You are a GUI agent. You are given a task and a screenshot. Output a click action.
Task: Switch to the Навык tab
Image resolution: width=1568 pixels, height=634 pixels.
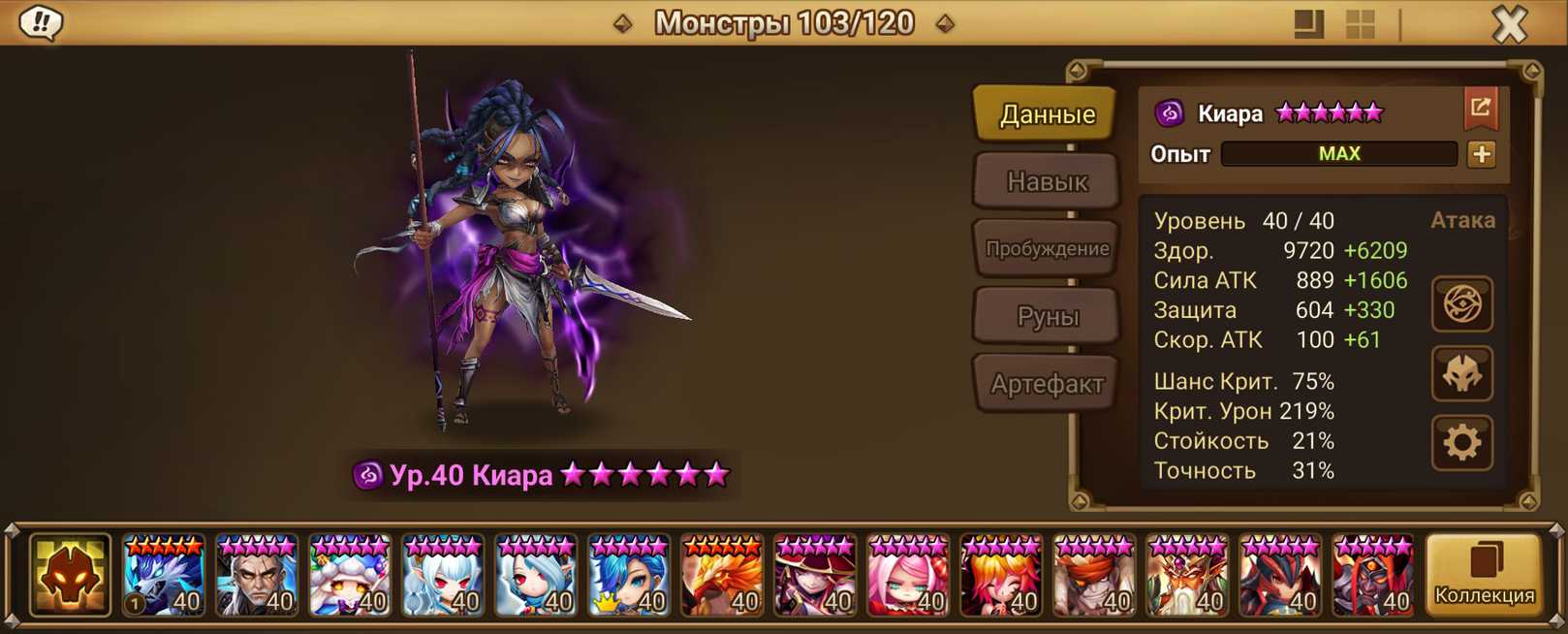pyautogui.click(x=1047, y=181)
